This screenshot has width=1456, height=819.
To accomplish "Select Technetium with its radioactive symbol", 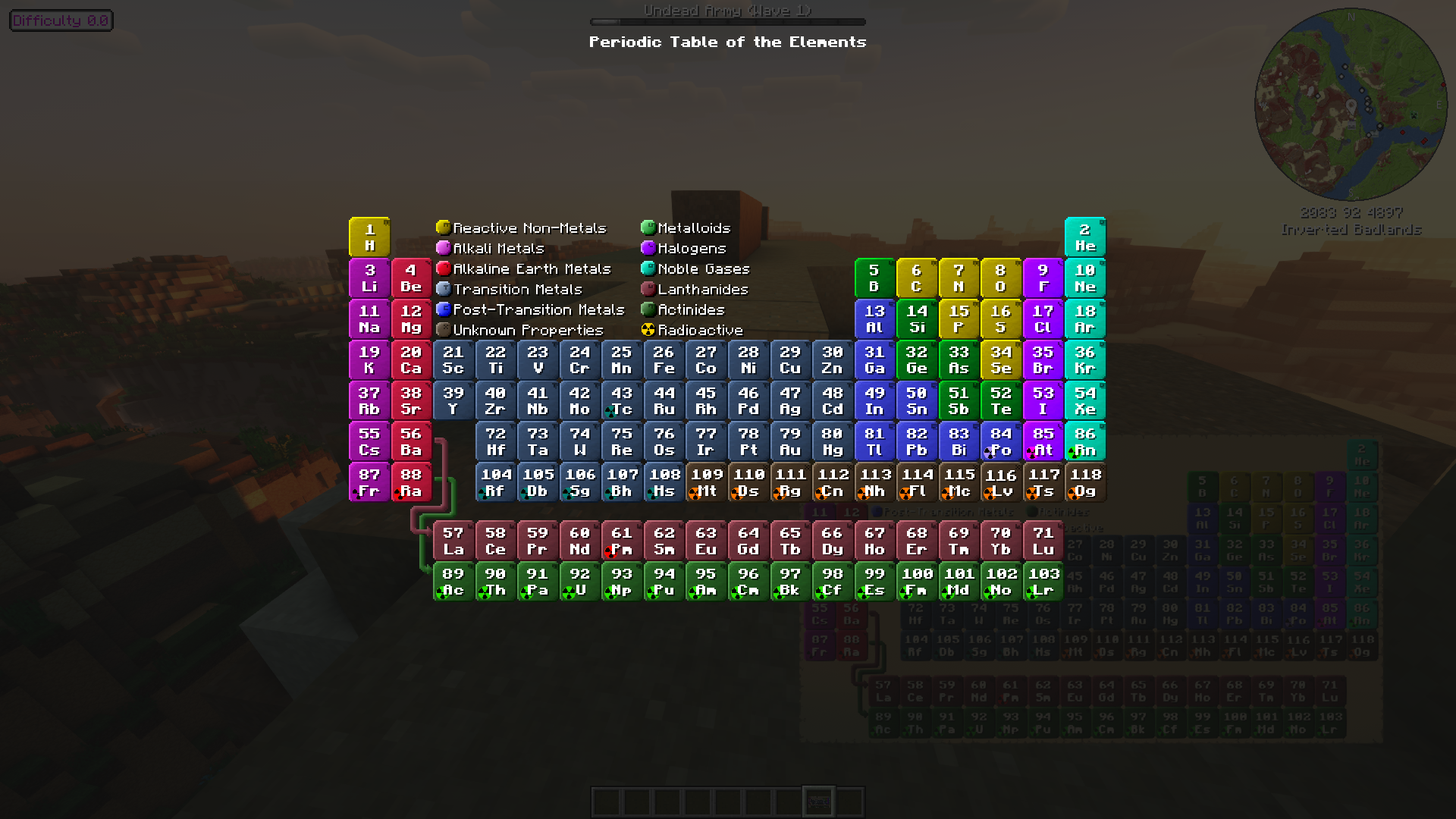I will (622, 400).
